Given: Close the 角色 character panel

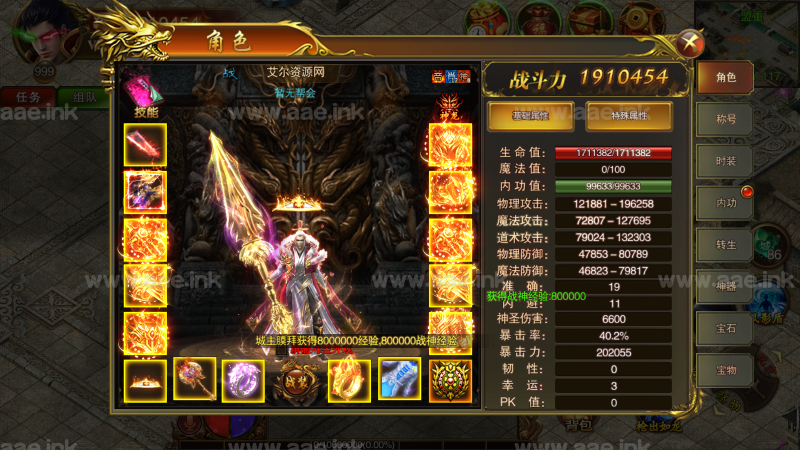Looking at the screenshot, I should (688, 43).
